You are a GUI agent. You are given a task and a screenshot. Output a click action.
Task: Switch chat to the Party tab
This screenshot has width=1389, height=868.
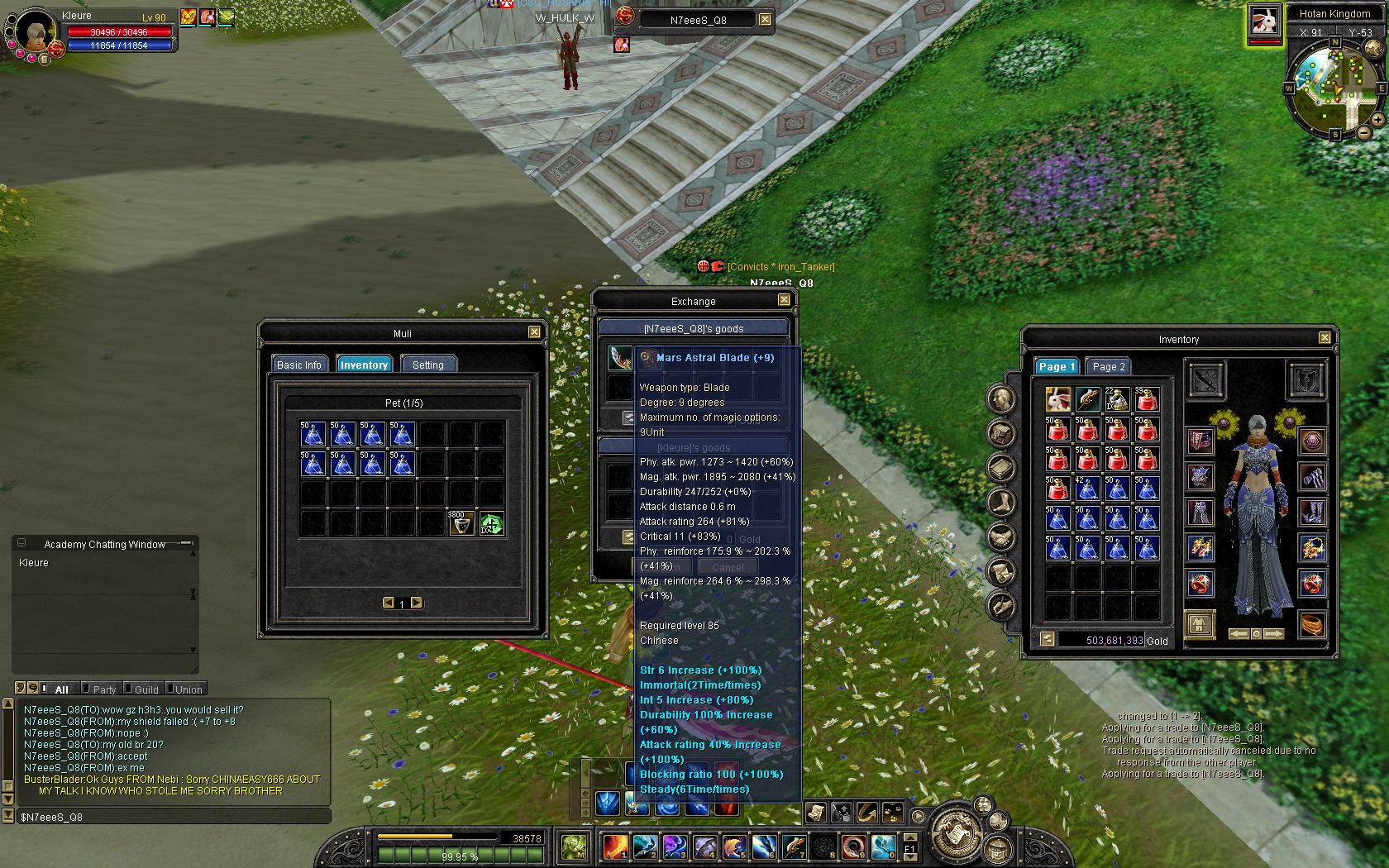point(104,689)
